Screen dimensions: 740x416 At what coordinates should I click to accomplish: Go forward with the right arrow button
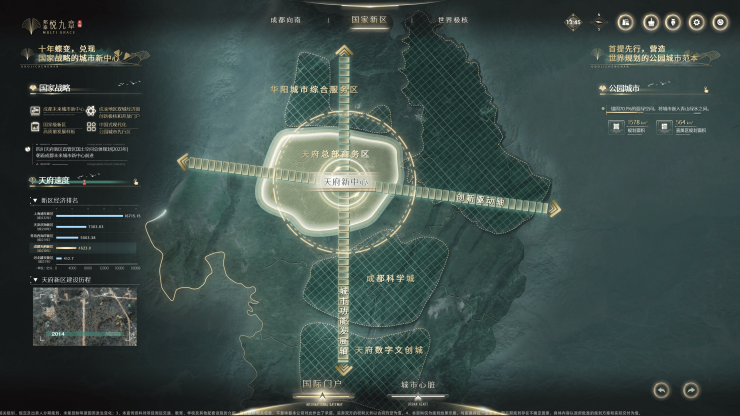point(692,389)
